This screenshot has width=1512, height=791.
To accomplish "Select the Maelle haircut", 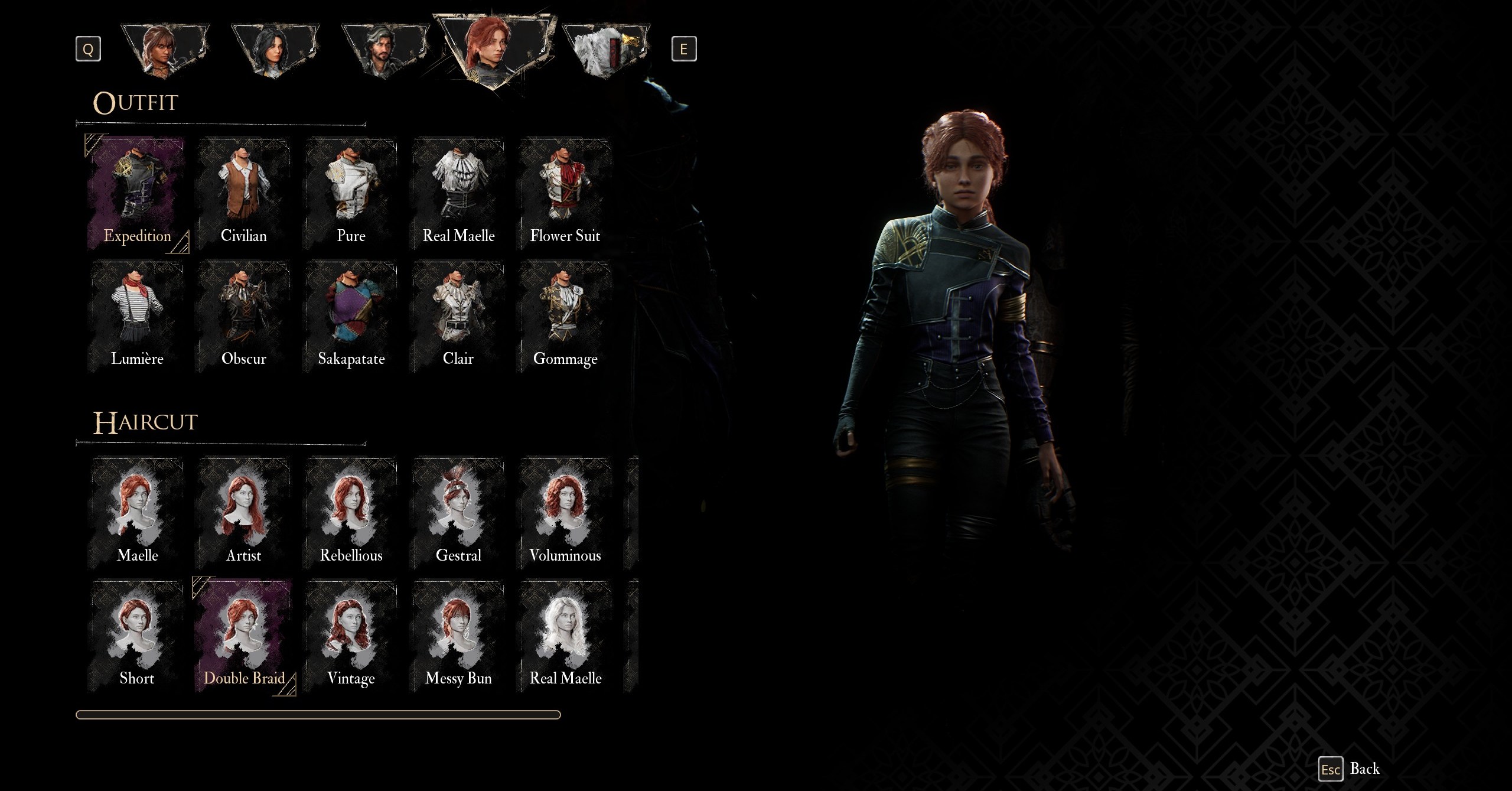I will coord(137,514).
